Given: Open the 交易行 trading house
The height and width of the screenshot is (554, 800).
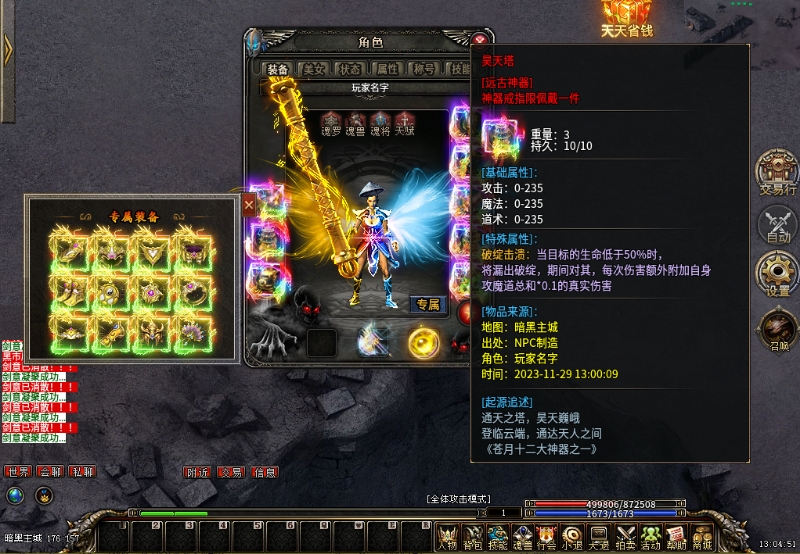Looking at the screenshot, I should pyautogui.click(x=776, y=171).
